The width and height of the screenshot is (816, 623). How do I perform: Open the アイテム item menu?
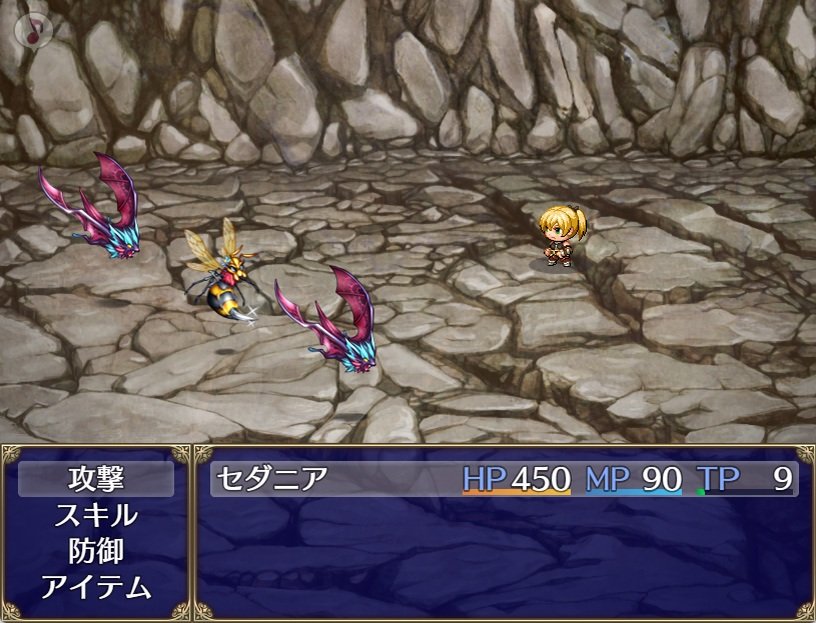96,587
